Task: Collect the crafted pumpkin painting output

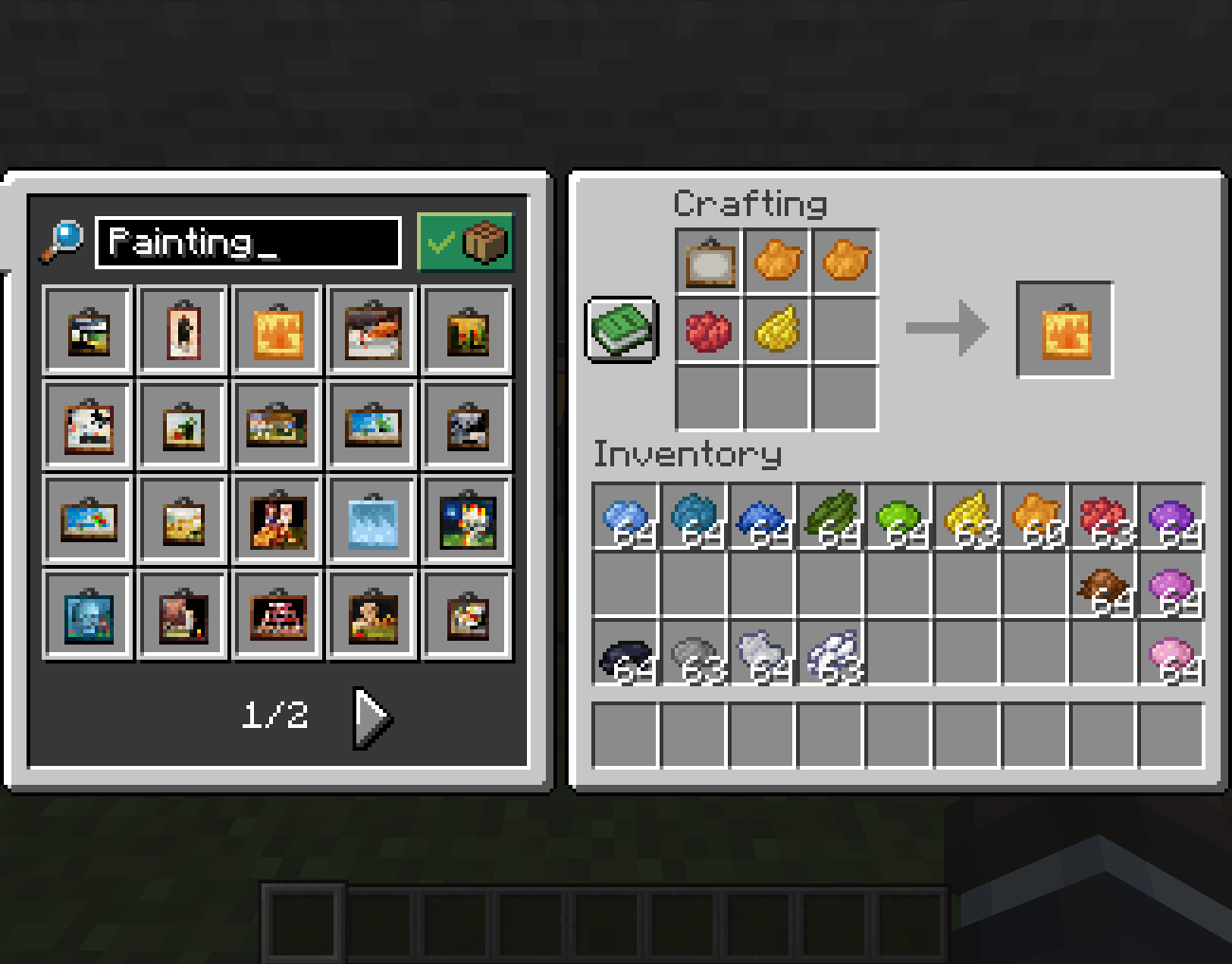Action: pos(1064,331)
